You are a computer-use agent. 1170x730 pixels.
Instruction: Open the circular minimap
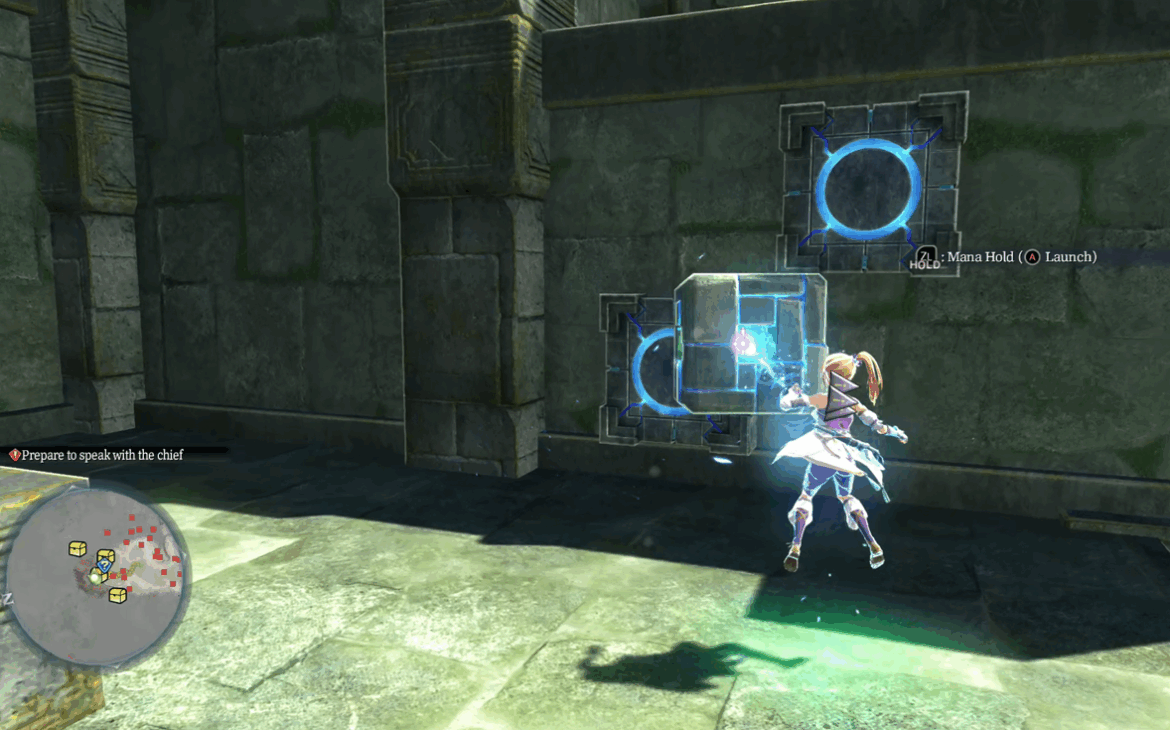tap(97, 575)
